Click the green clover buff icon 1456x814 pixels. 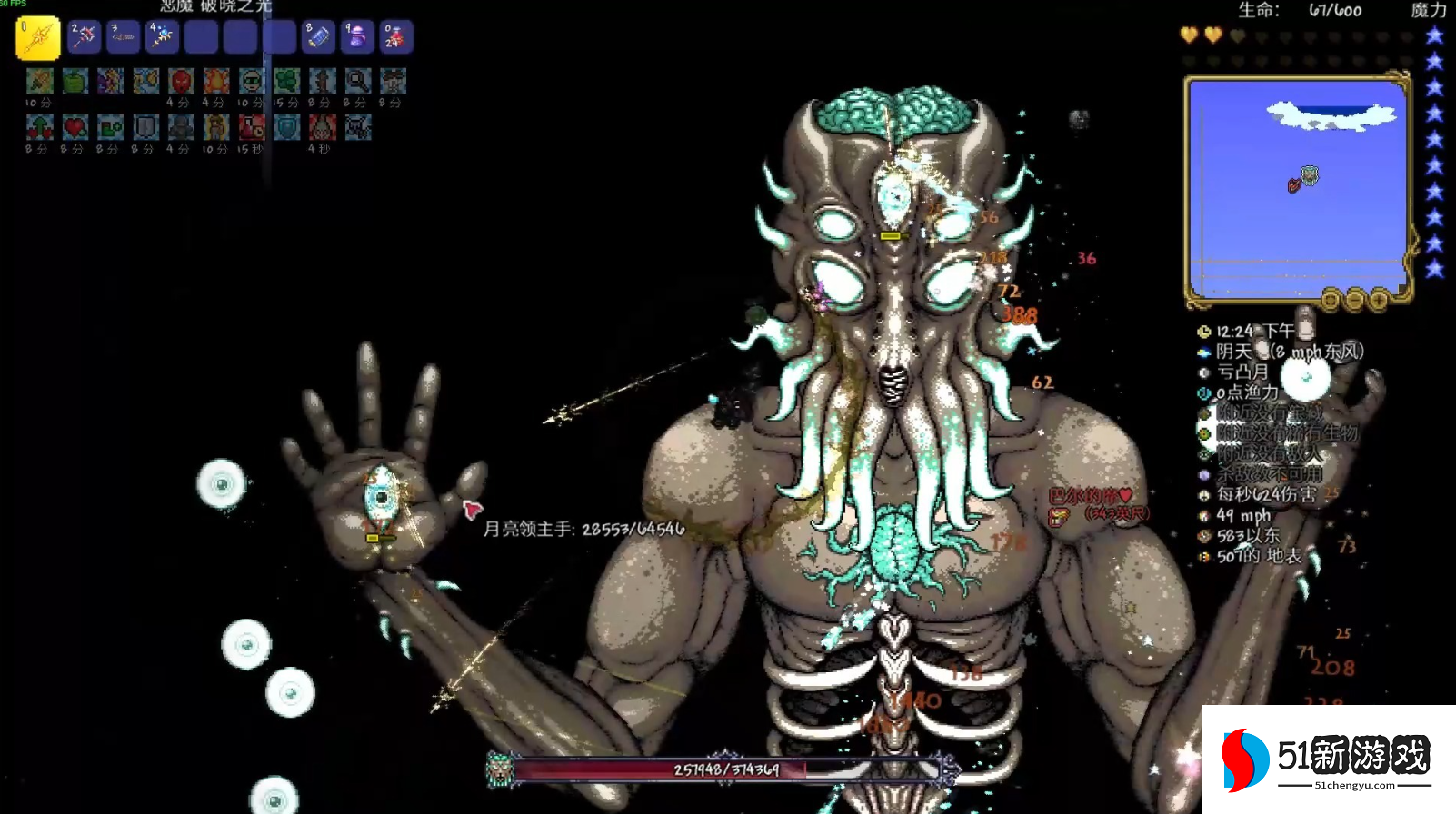click(287, 82)
